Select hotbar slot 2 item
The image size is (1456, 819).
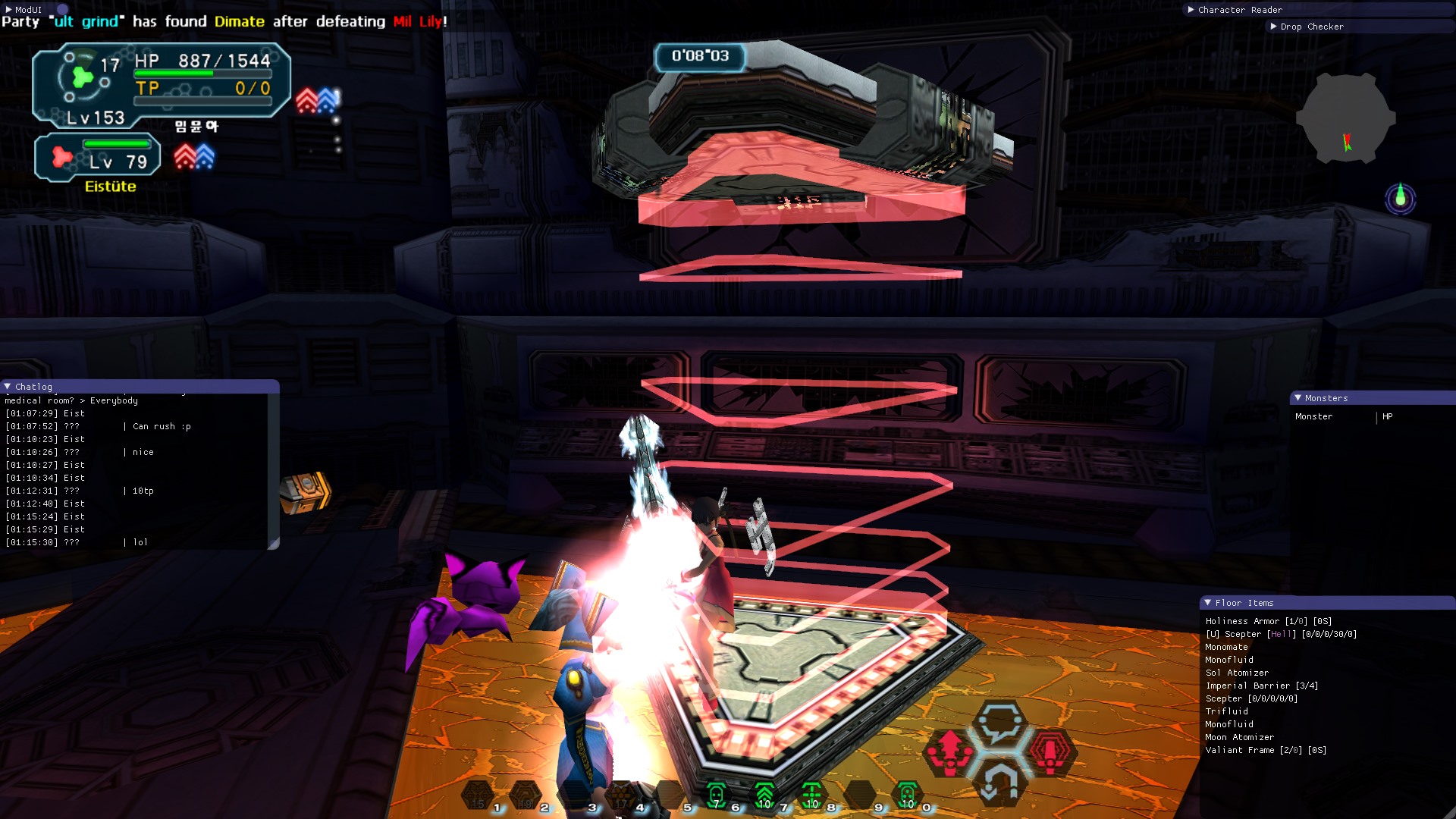525,795
